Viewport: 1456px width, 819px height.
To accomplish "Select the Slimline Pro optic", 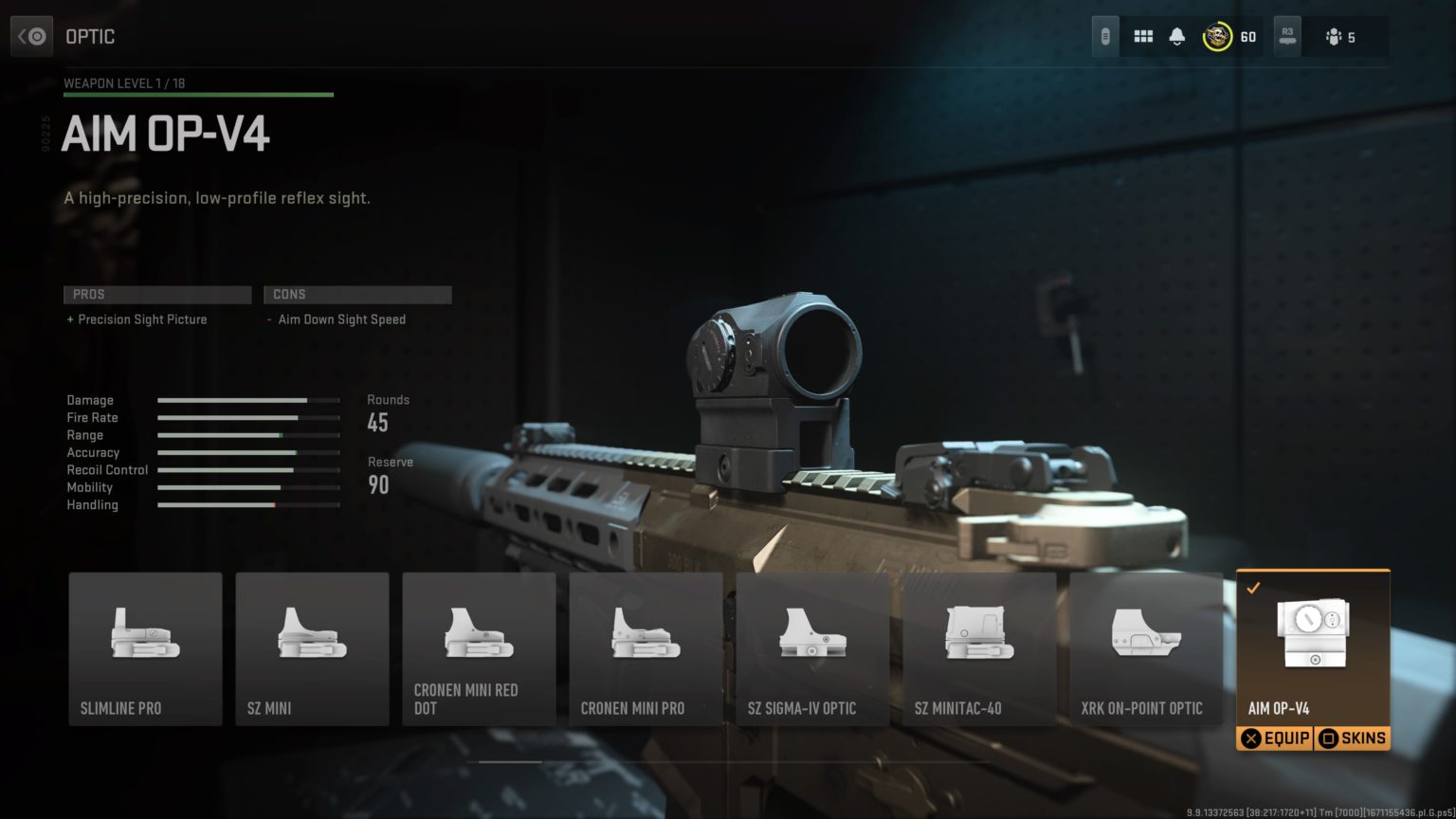I will pos(144,649).
